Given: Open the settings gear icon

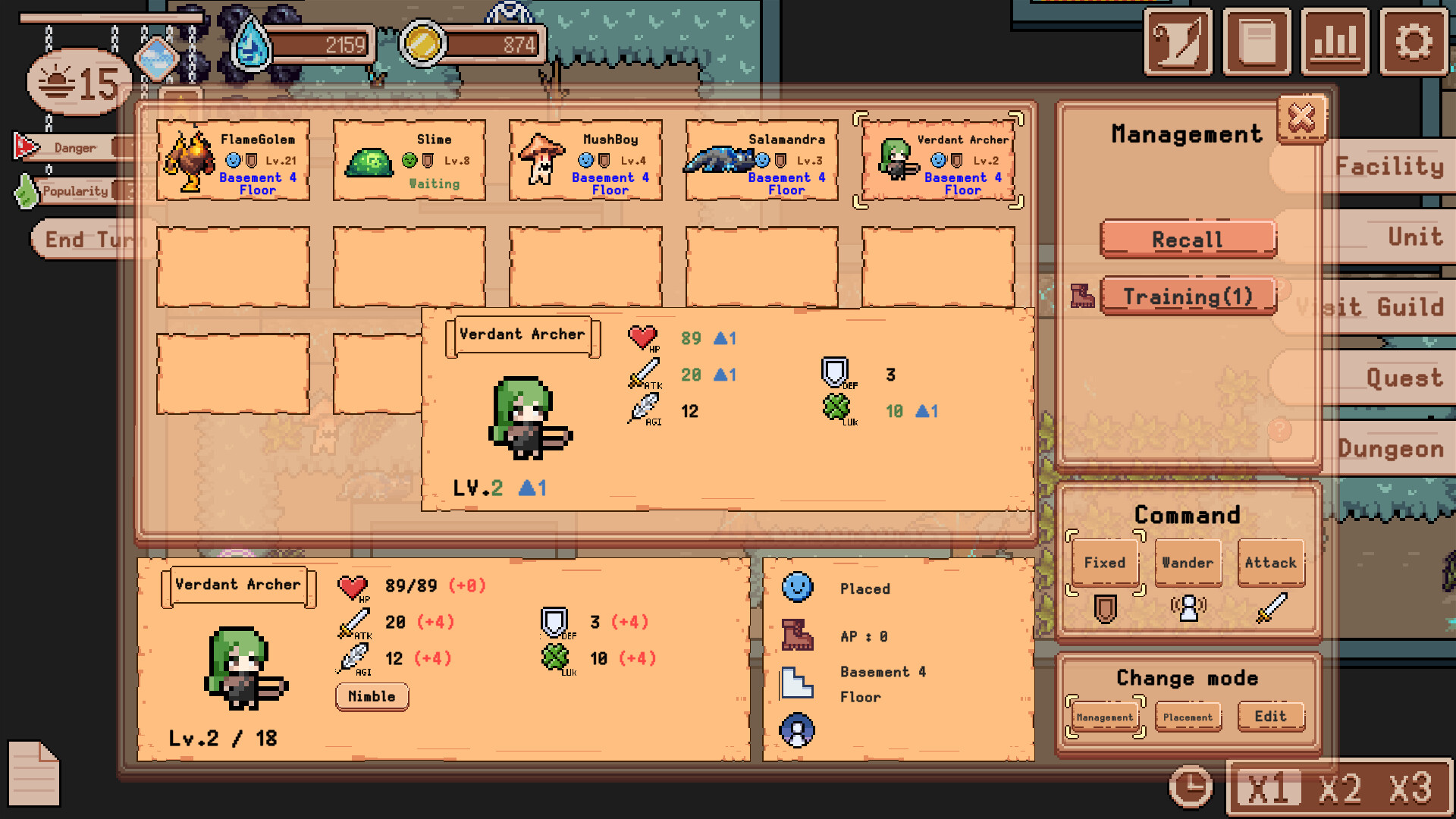Looking at the screenshot, I should pos(1412,42).
